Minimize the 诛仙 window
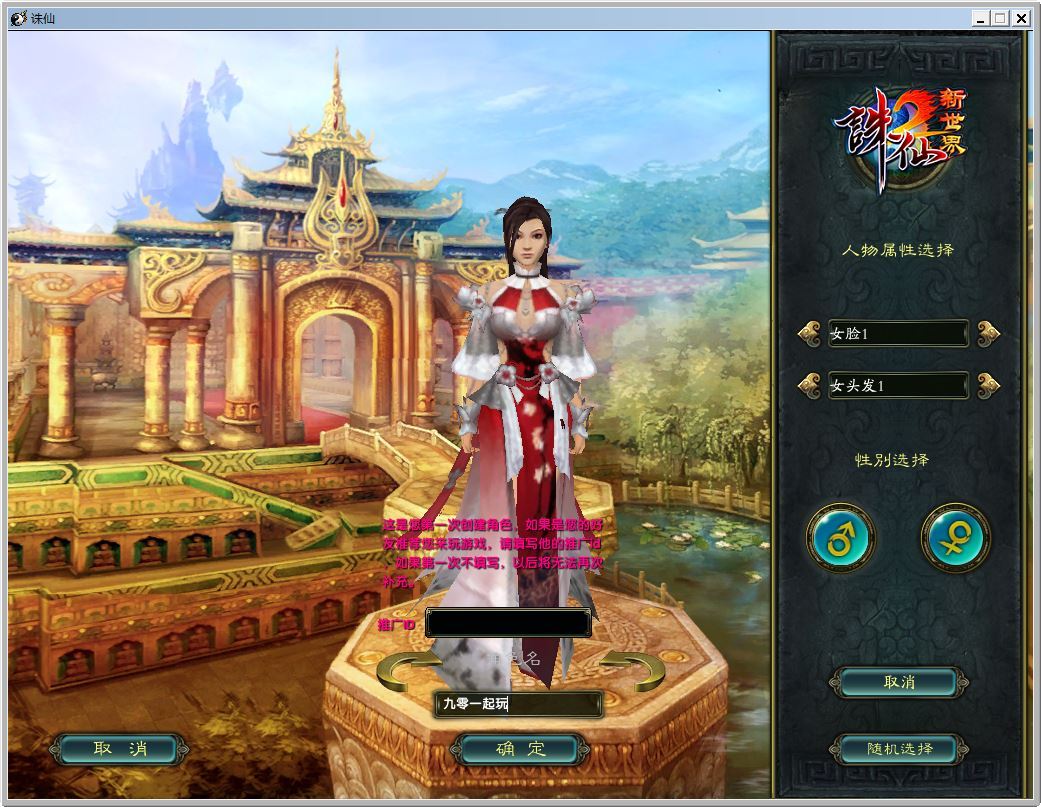 click(x=981, y=18)
